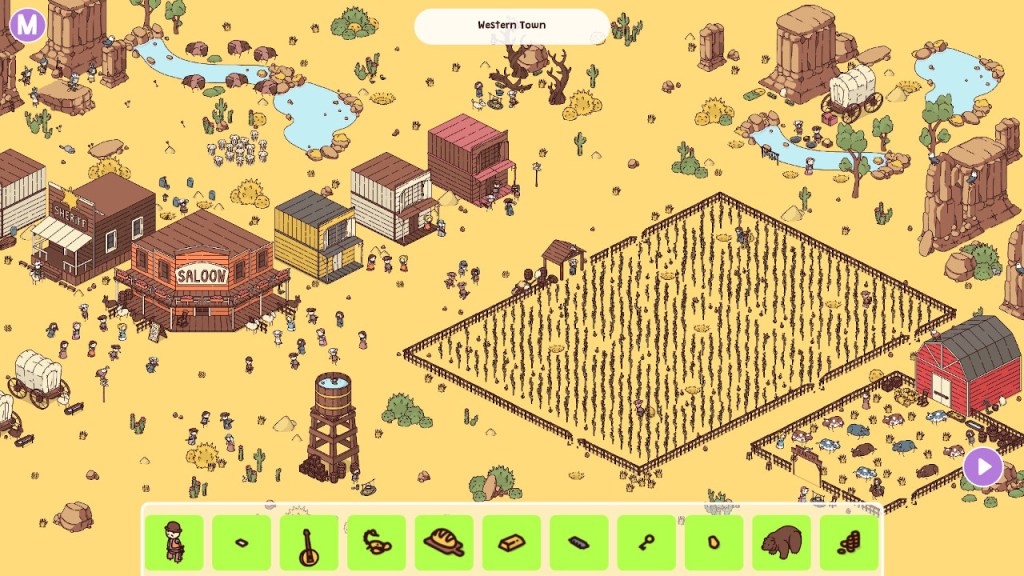Select the gold bar item slot
The width and height of the screenshot is (1024, 576).
511,543
